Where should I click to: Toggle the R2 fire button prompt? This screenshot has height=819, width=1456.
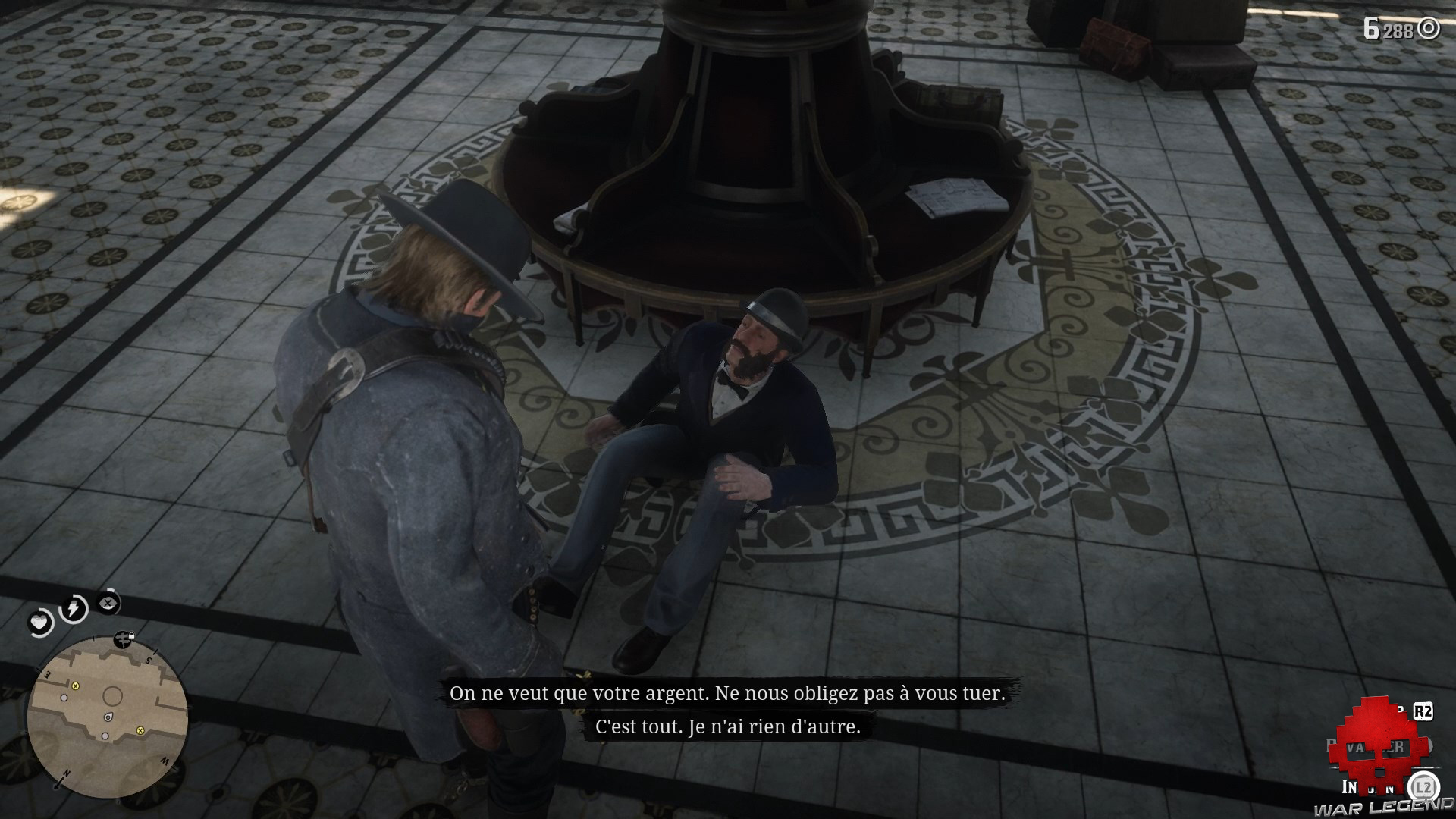1423,711
